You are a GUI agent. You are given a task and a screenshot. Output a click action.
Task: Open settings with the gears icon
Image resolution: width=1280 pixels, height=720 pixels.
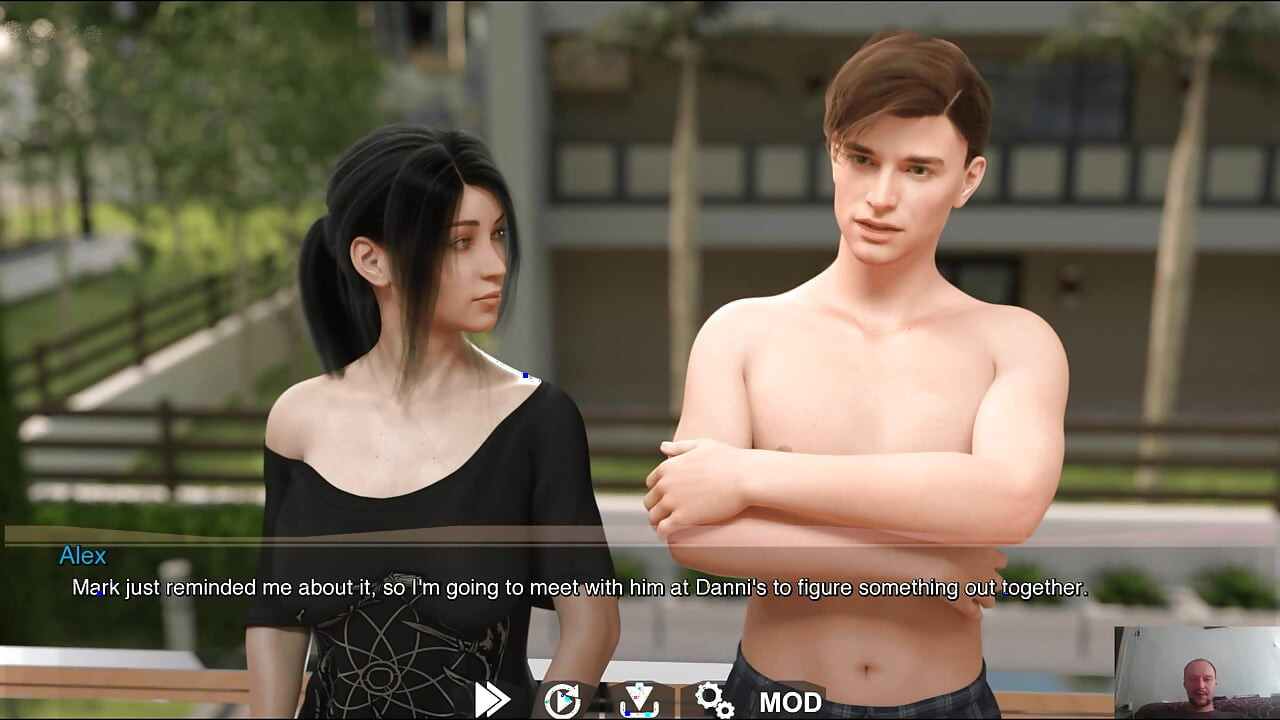point(714,700)
